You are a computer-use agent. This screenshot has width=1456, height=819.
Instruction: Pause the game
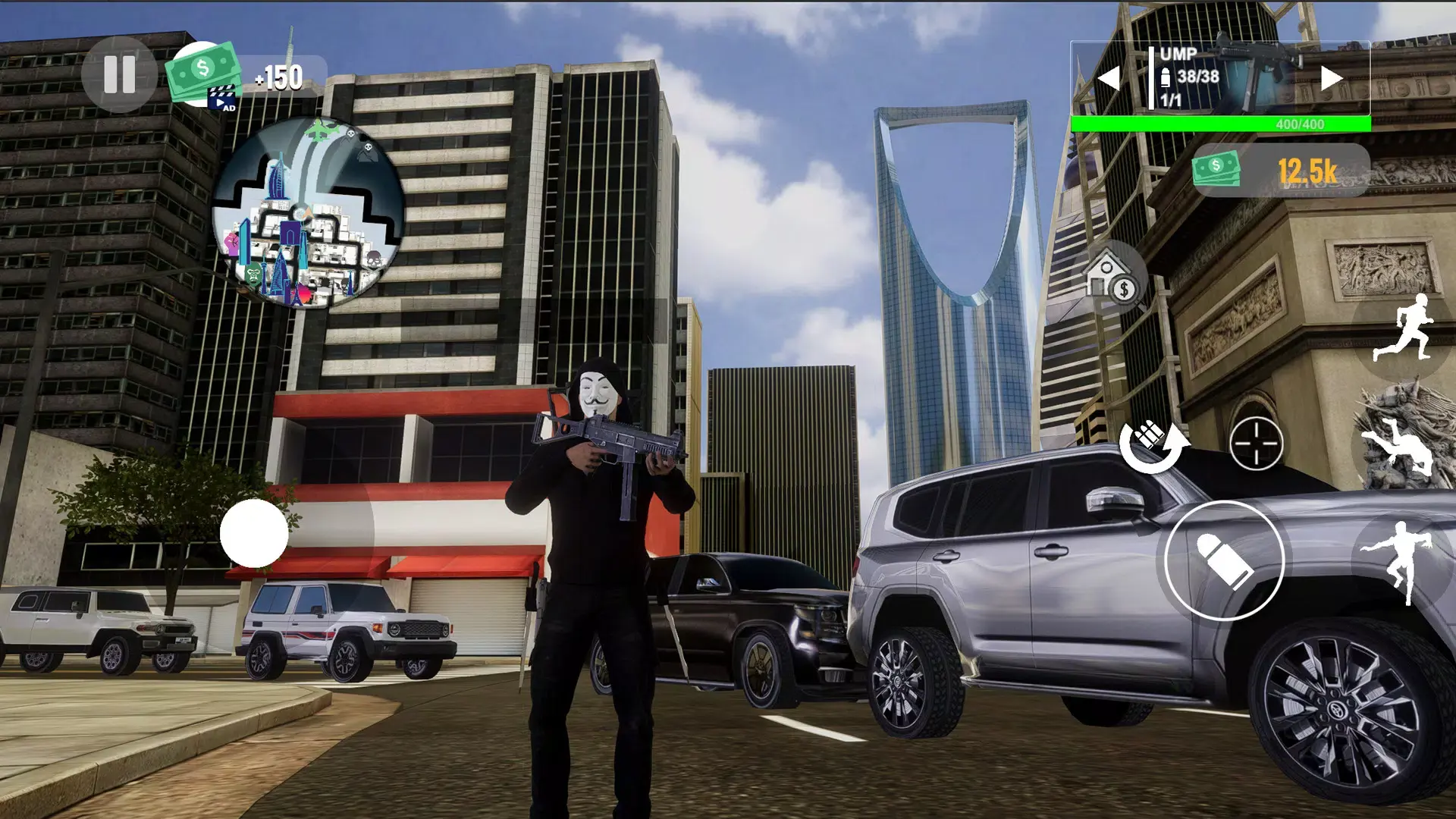click(x=119, y=74)
